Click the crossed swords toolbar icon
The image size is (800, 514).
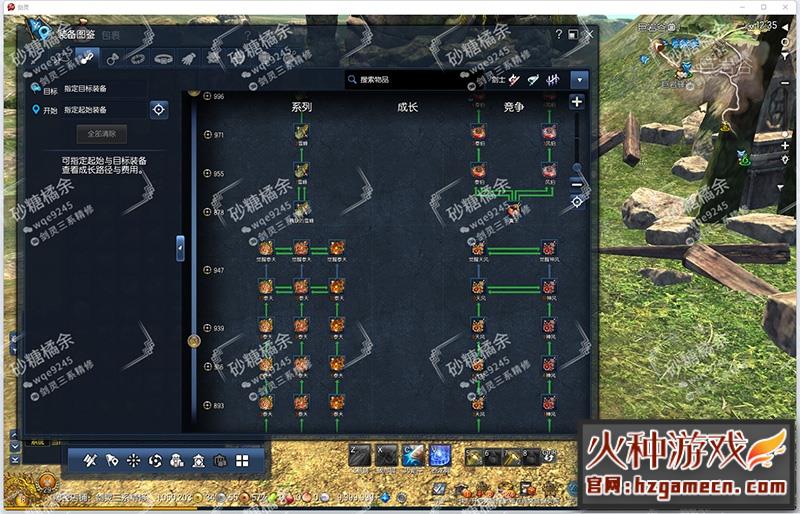coord(89,461)
